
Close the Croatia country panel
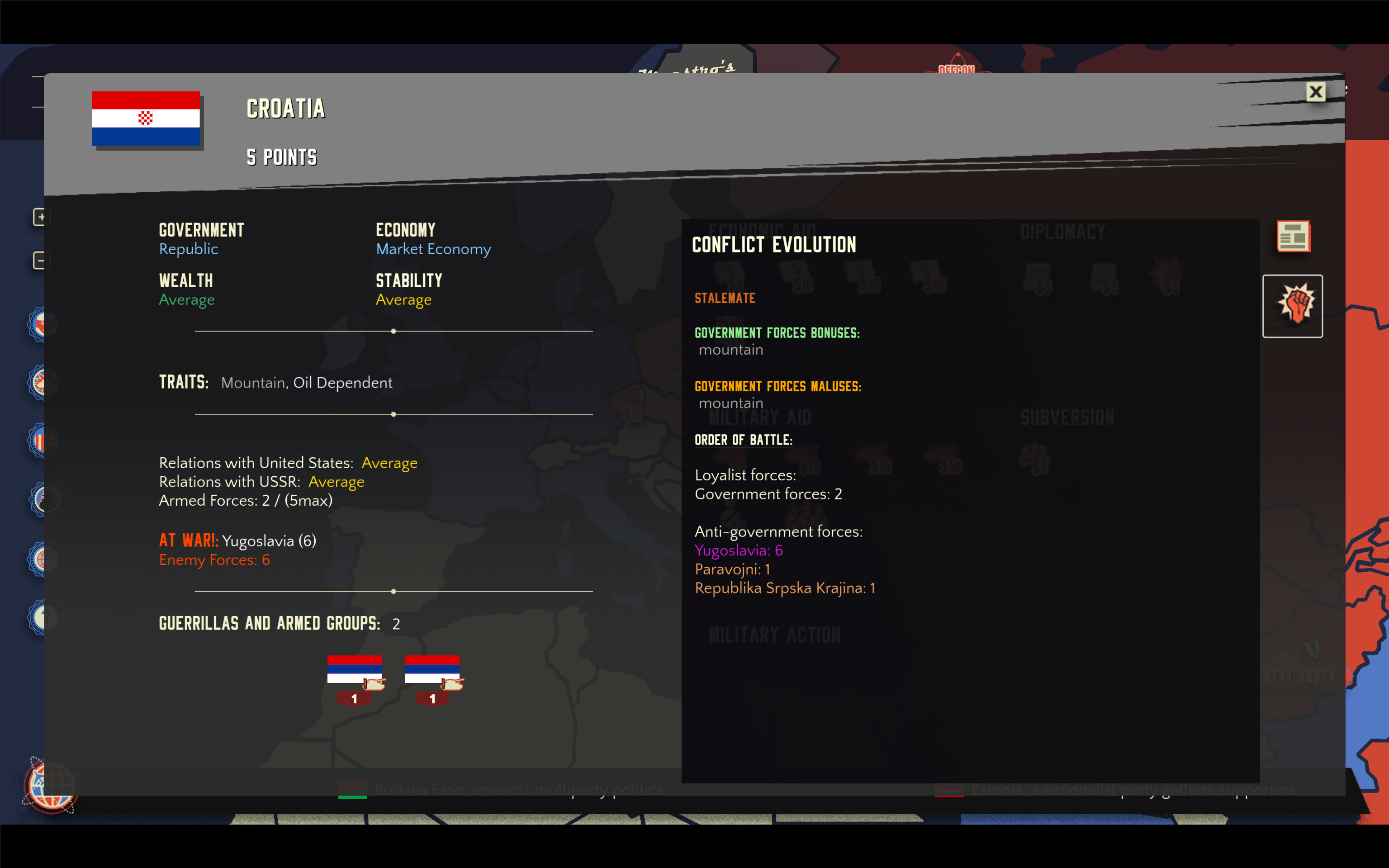point(1316,91)
